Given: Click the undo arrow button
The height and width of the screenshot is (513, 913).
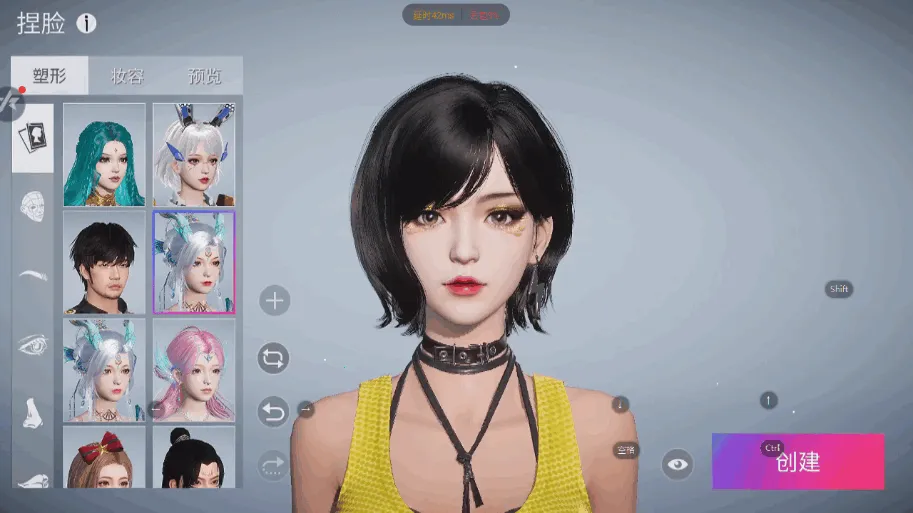Looking at the screenshot, I should [x=273, y=410].
